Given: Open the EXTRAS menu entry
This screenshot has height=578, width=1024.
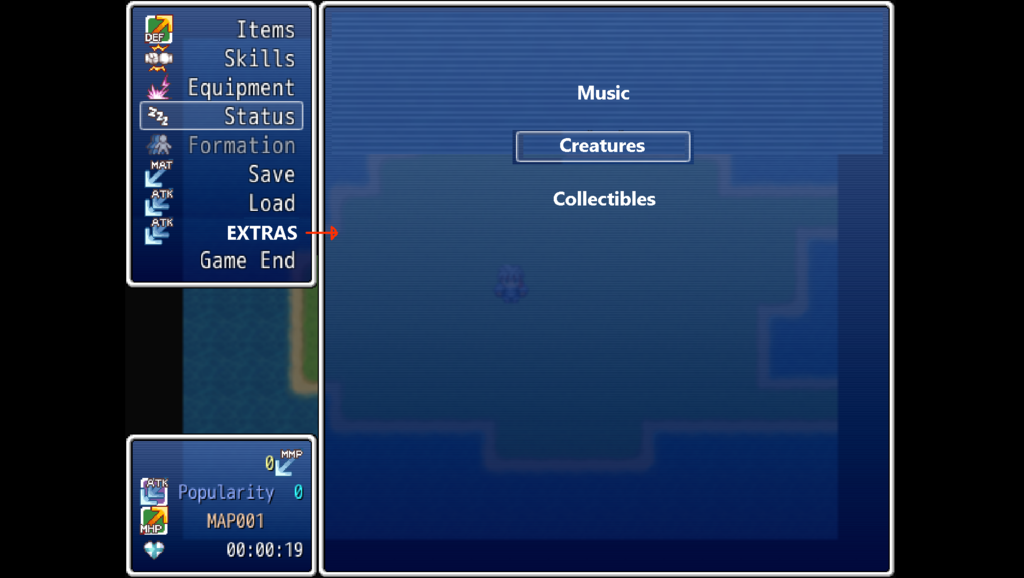Looking at the screenshot, I should [261, 233].
